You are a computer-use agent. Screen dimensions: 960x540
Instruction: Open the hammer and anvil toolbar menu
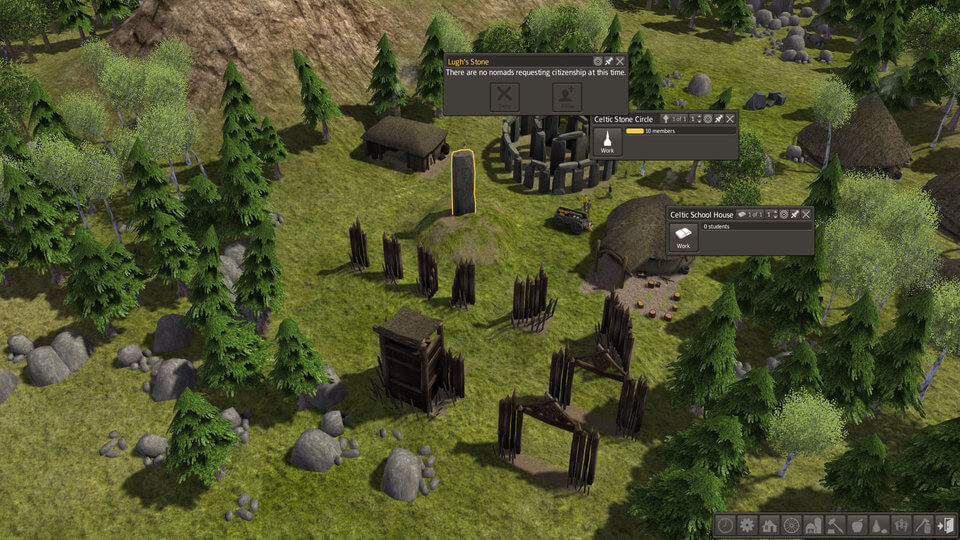(835, 525)
